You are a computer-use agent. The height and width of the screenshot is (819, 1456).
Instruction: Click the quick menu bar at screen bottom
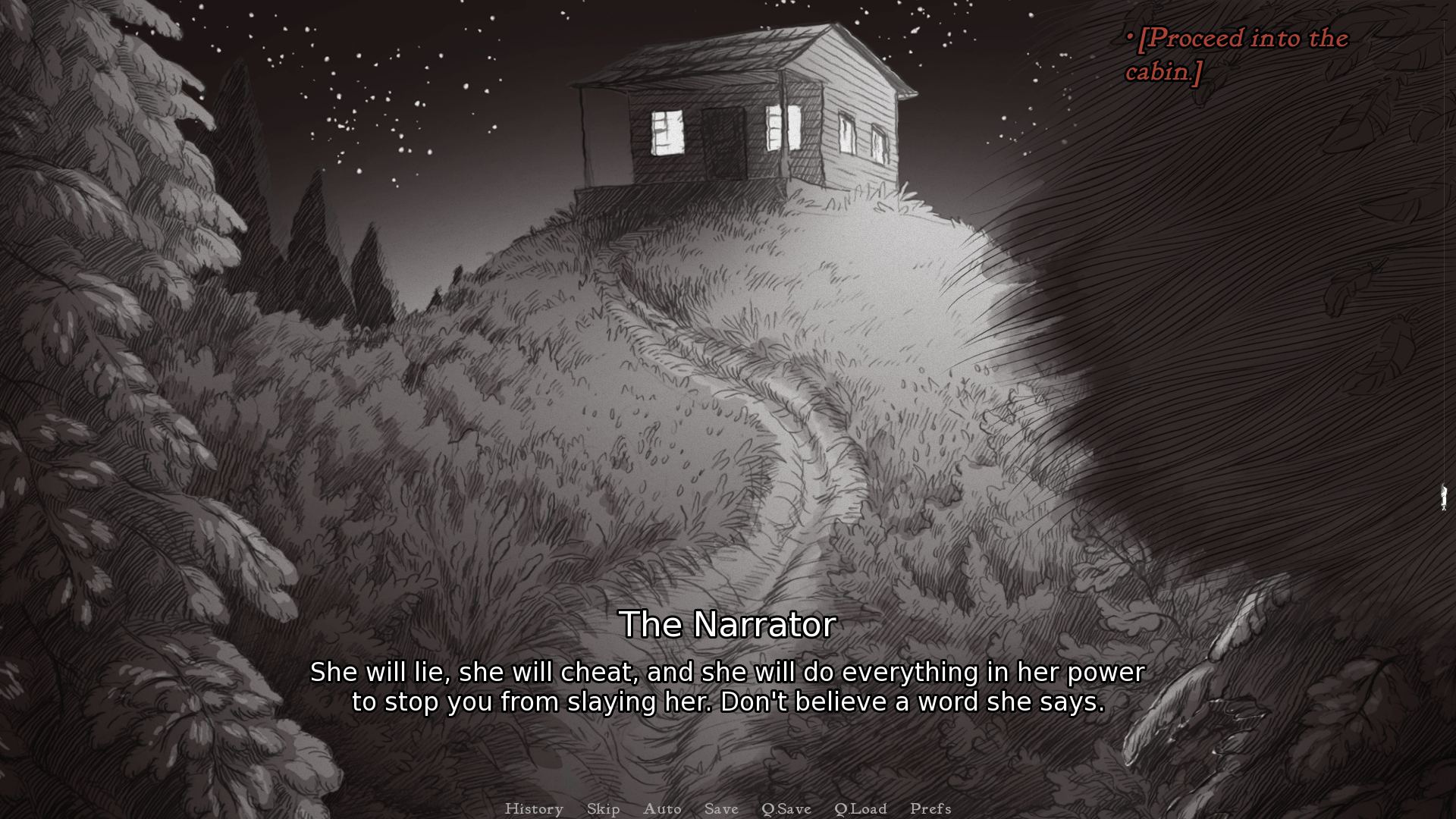[x=728, y=809]
